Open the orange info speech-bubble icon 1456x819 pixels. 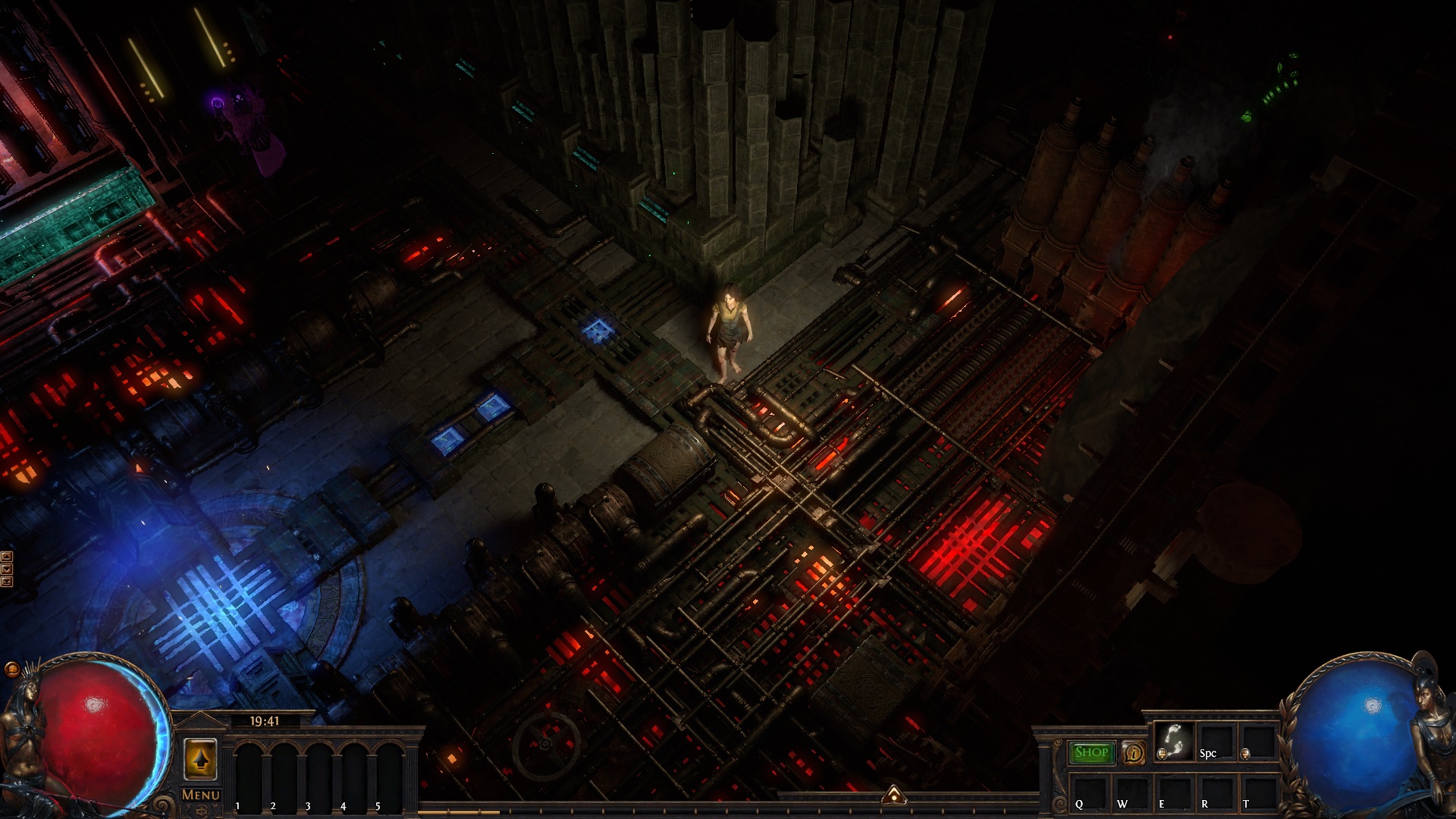[x=1134, y=752]
